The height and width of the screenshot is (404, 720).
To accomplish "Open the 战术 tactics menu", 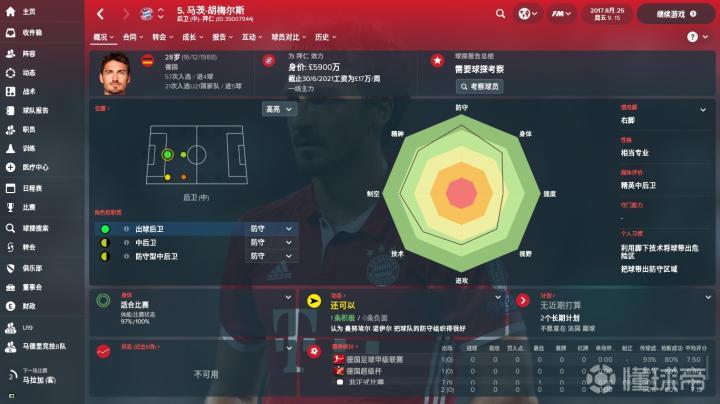I will pos(27,91).
